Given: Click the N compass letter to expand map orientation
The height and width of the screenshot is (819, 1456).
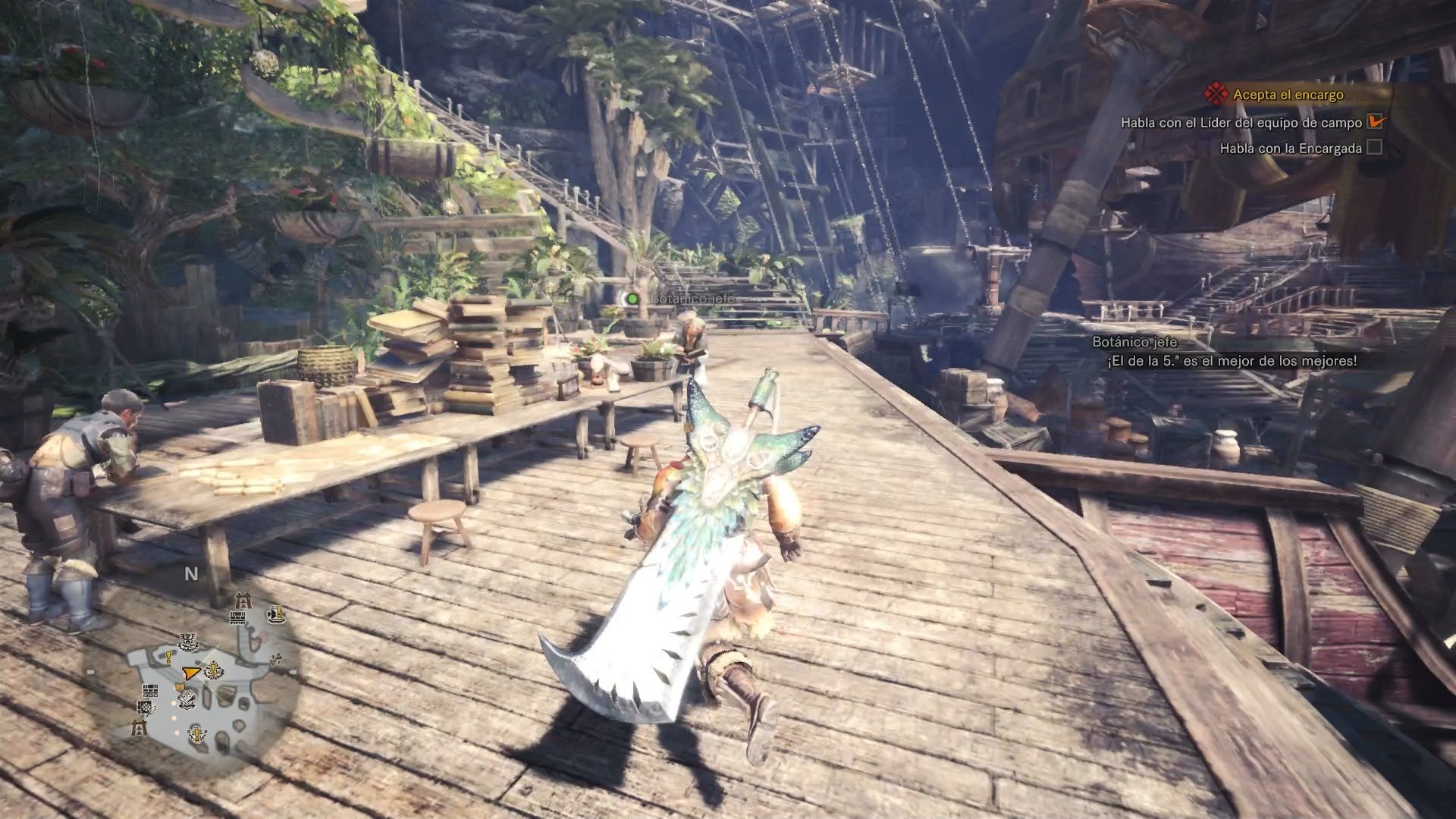Looking at the screenshot, I should 191,573.
